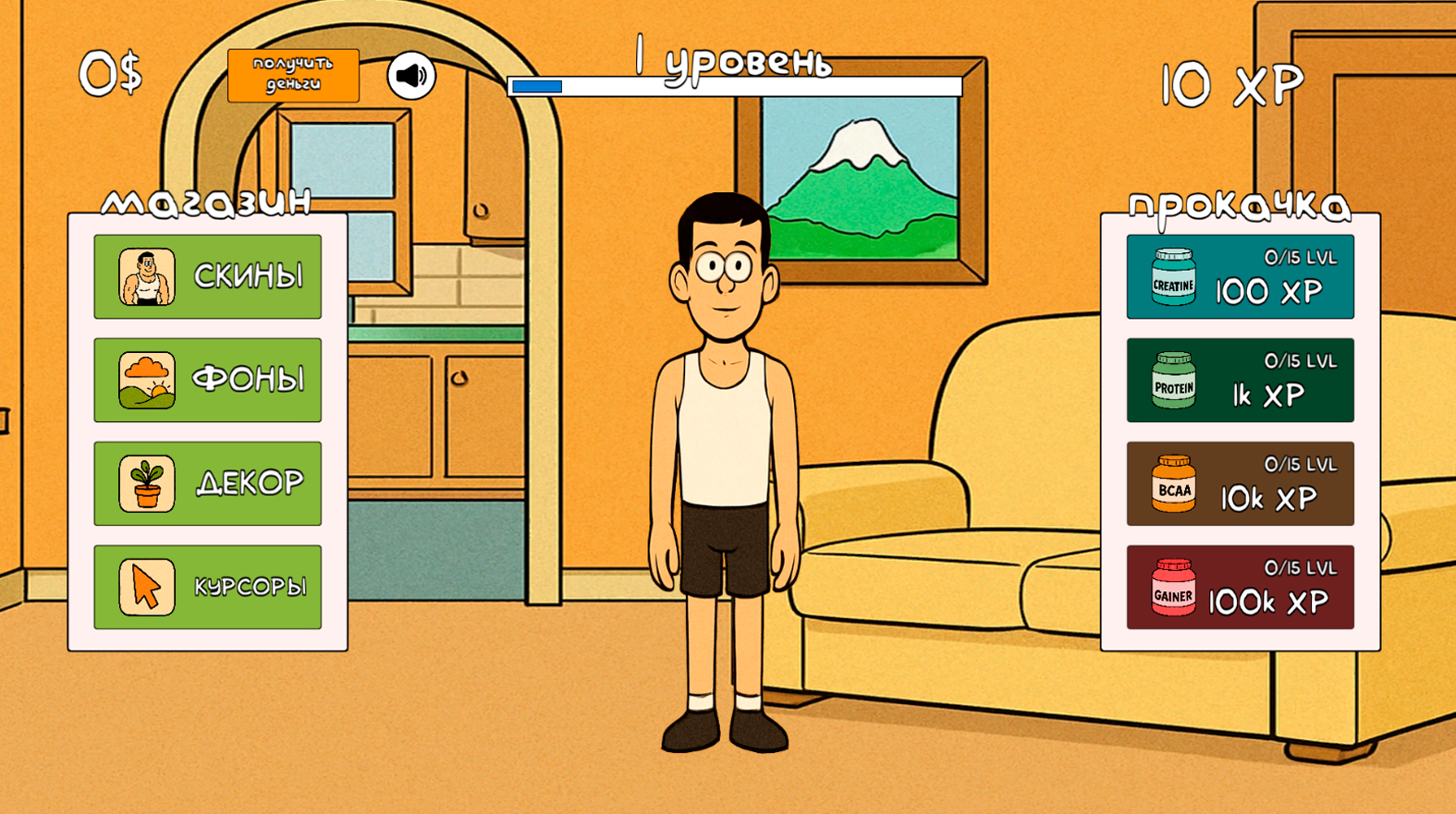Image resolution: width=1456 pixels, height=814 pixels.
Task: Click the CREATINE jar icon
Action: [x=1172, y=274]
